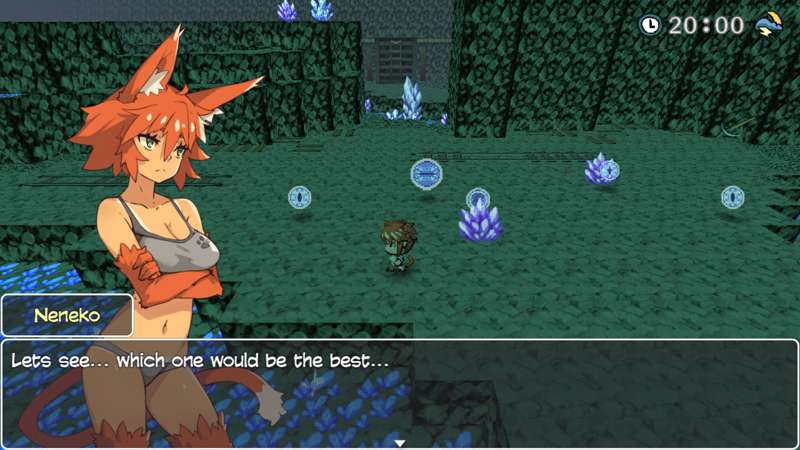The image size is (800, 450).
Task: Select the storm cloud weather icon
Action: (768, 24)
